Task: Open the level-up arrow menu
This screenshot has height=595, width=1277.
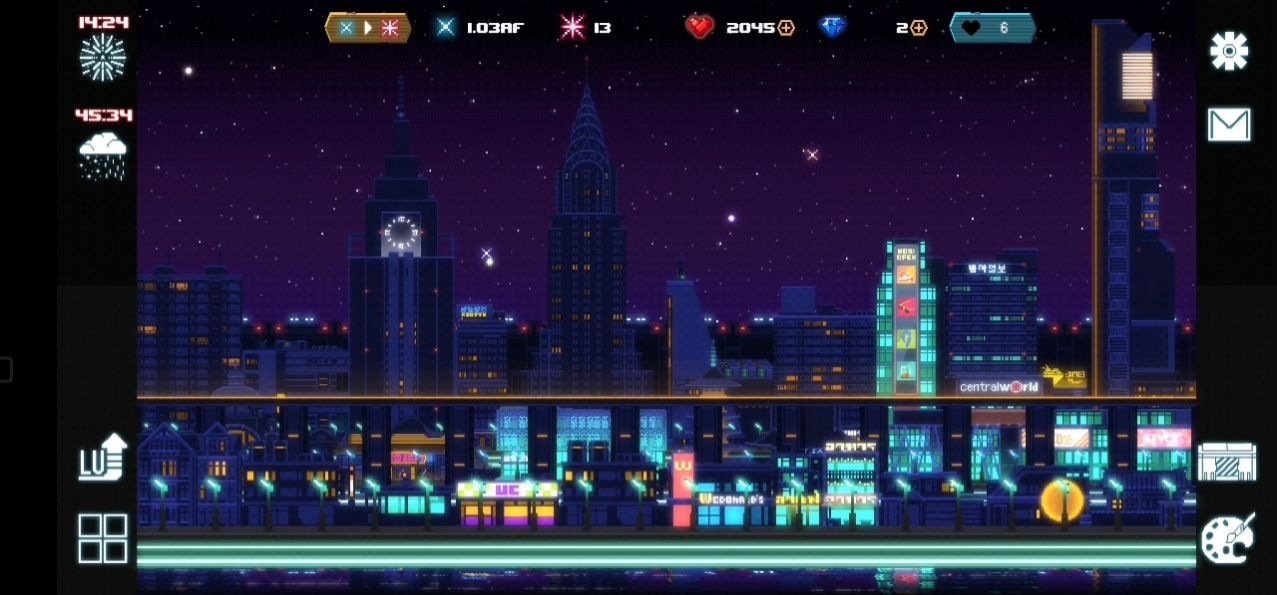Action: pos(103,456)
